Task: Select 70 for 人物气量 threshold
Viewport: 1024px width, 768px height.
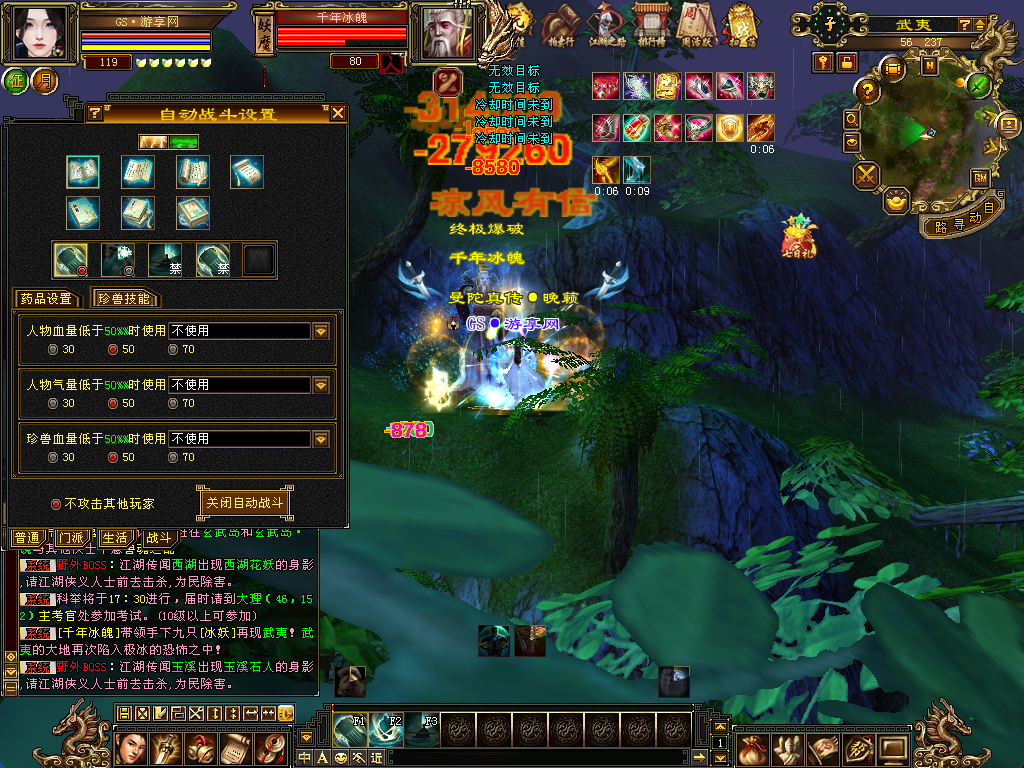Action: [x=174, y=403]
